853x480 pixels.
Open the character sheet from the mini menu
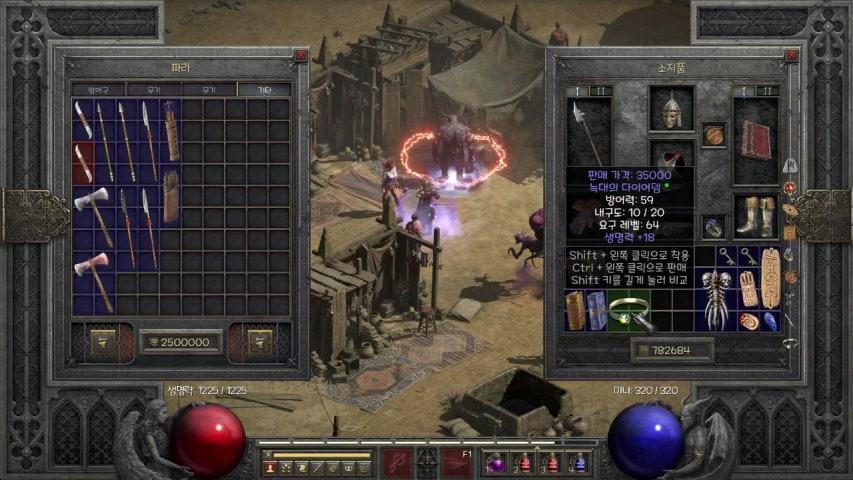coord(270,468)
